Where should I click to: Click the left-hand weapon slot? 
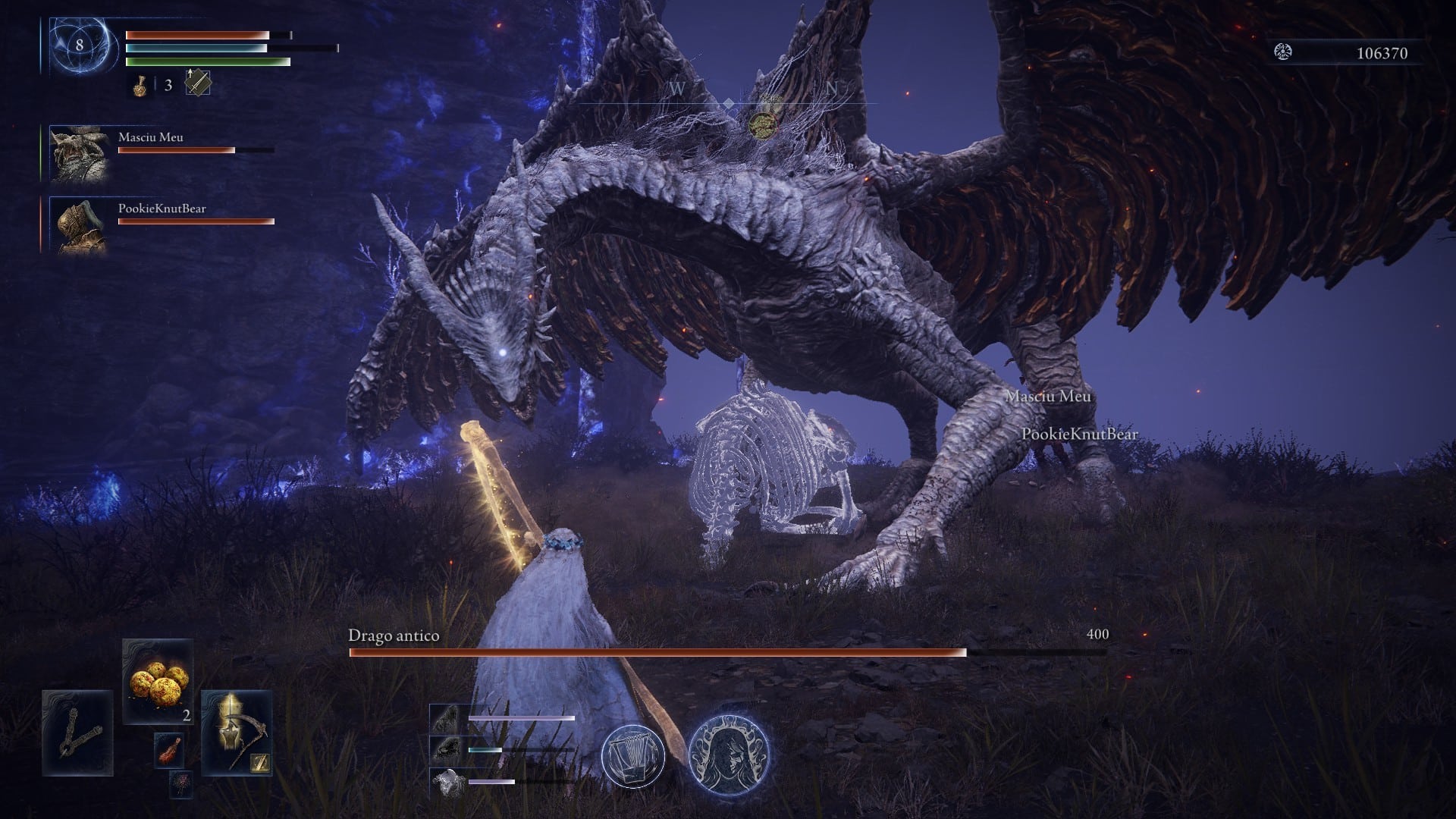(77, 733)
